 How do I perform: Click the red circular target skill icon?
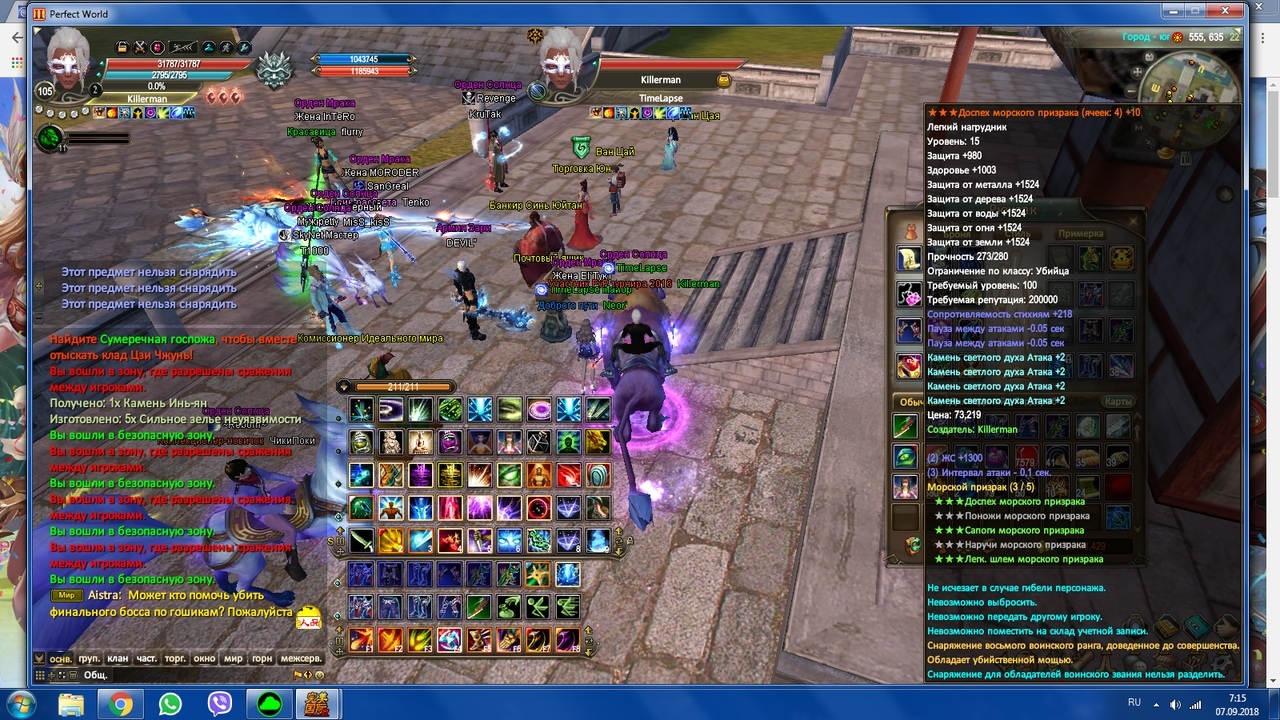538,508
